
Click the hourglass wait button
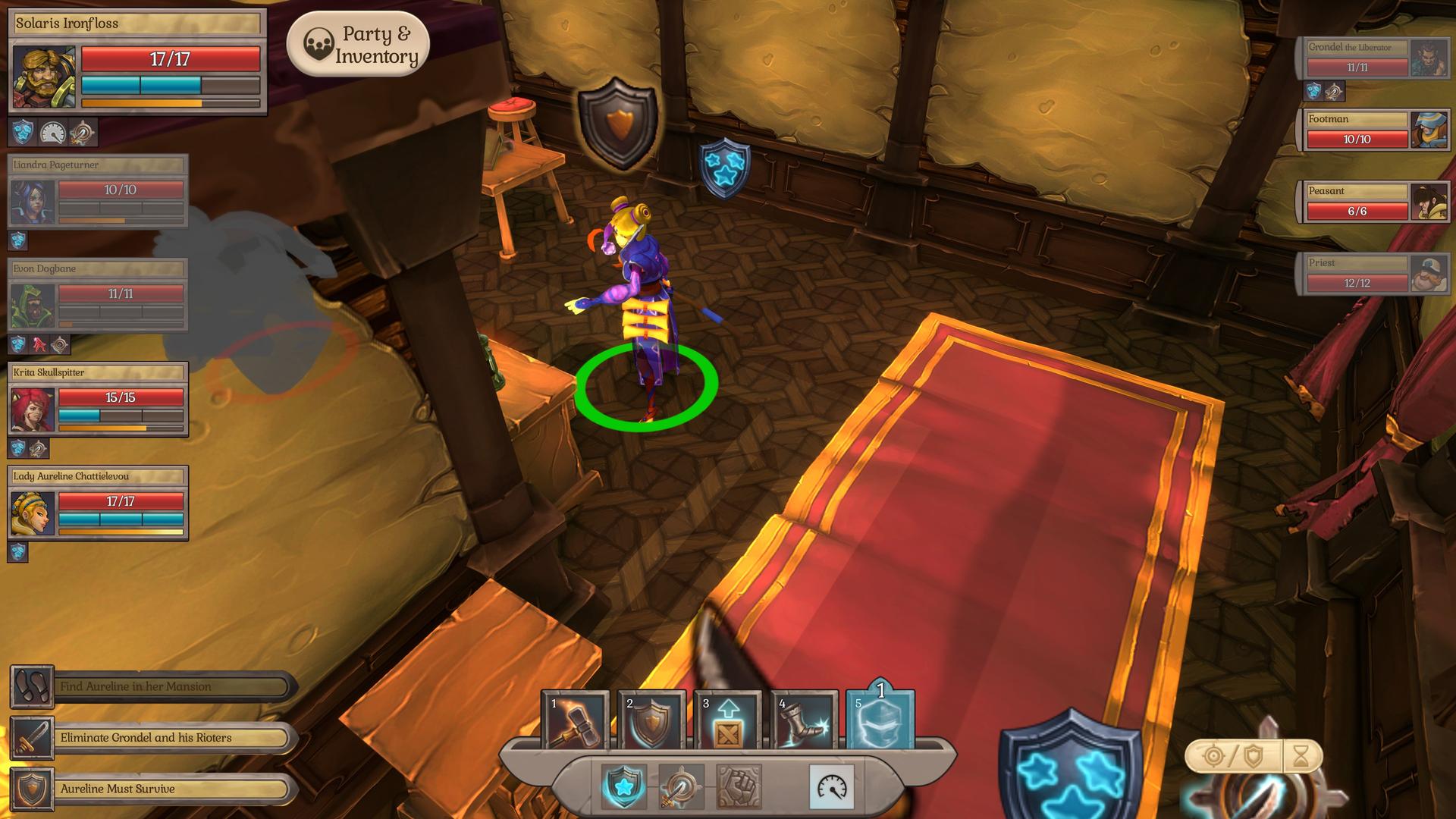[1301, 756]
